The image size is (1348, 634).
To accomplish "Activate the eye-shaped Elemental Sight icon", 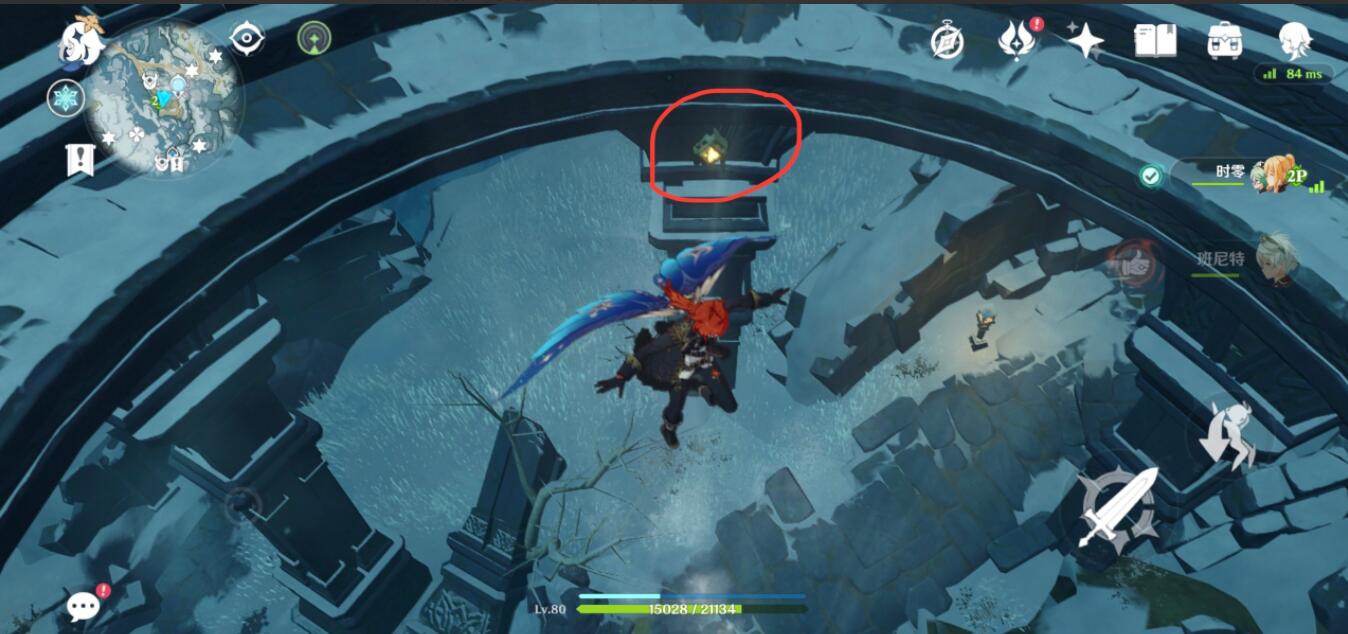I will coord(246,39).
